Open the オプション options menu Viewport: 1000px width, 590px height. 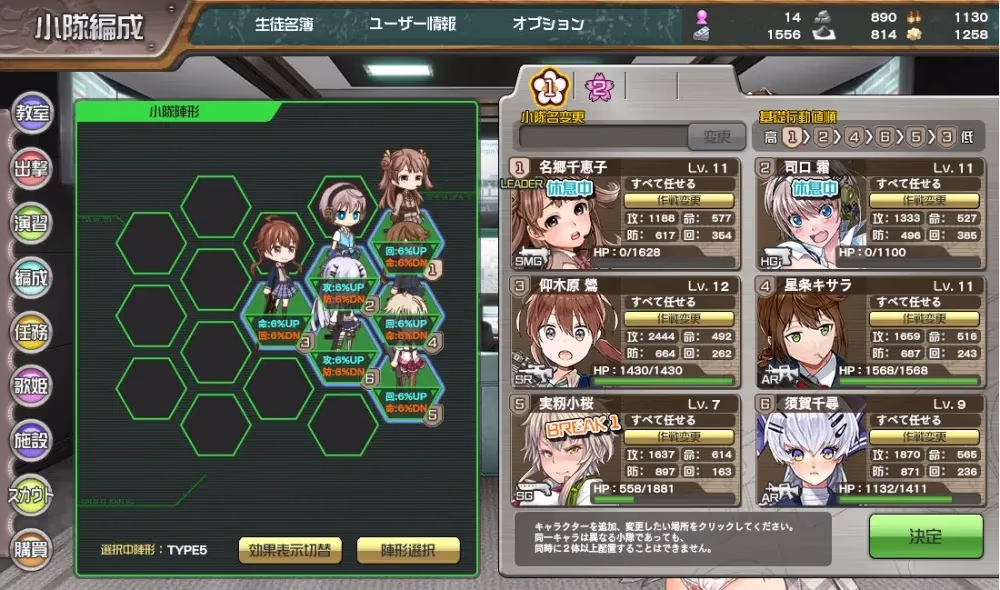click(548, 24)
